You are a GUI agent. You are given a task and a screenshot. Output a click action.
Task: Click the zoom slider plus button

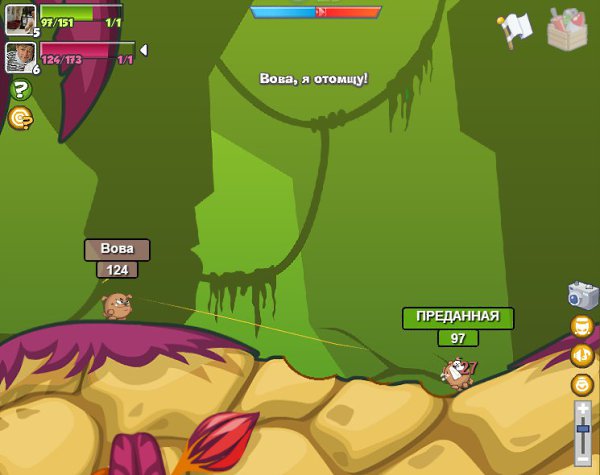(583, 409)
